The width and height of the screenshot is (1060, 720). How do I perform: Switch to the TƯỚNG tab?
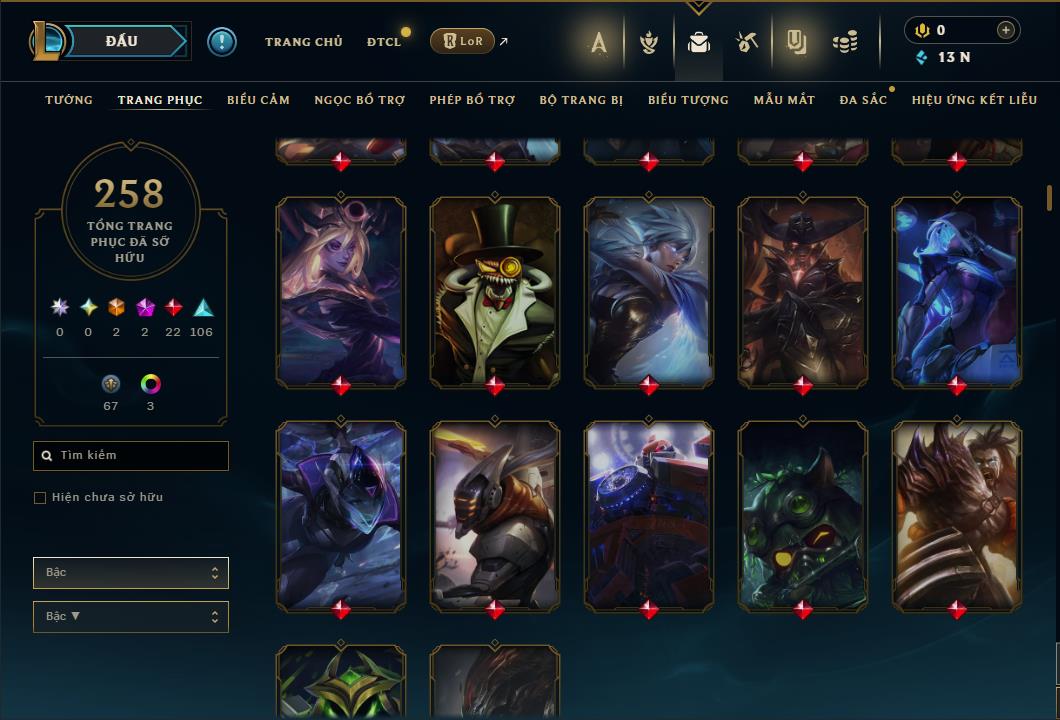tap(69, 100)
